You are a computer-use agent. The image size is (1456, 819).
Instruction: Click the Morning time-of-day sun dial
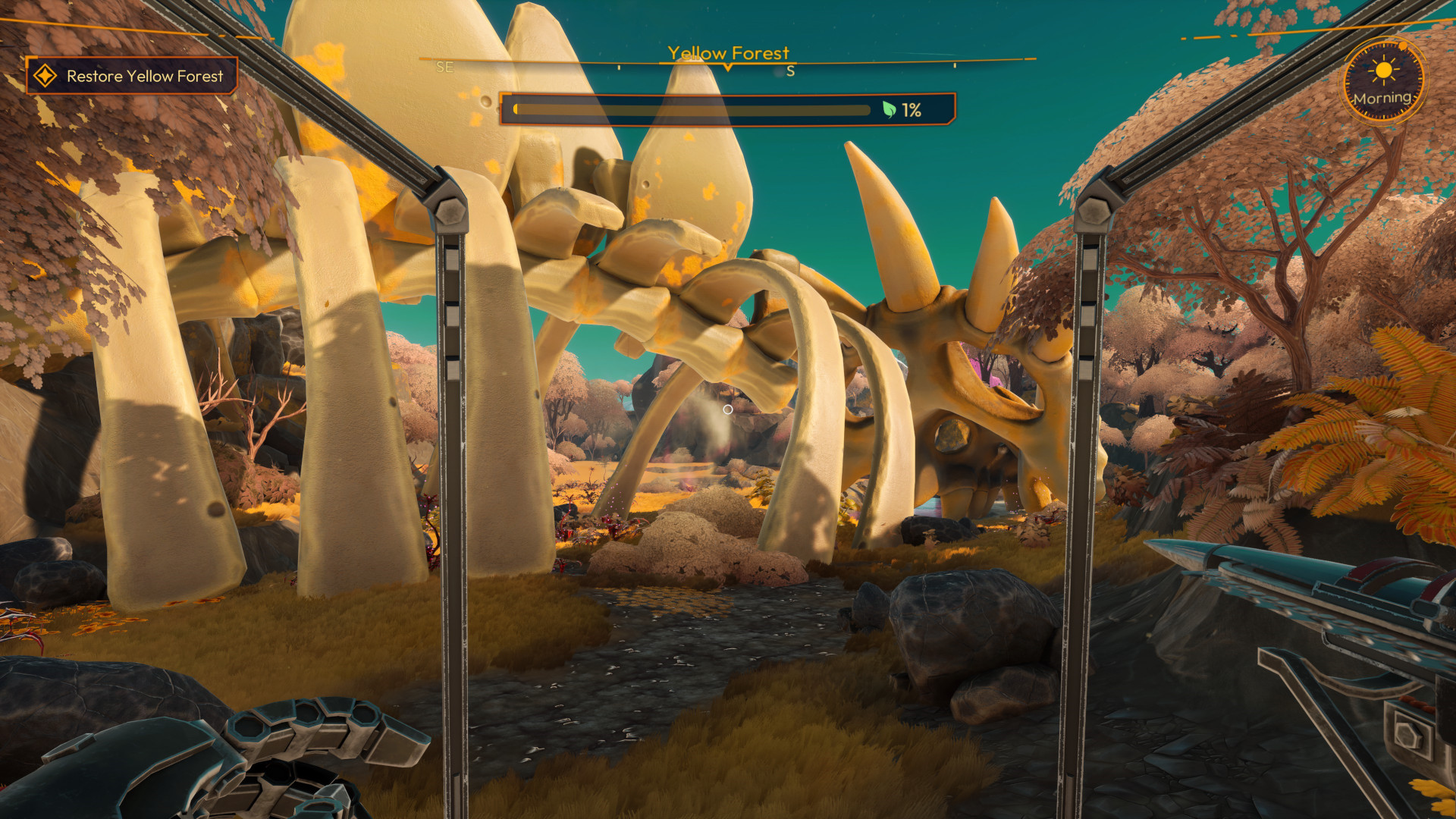[1383, 81]
